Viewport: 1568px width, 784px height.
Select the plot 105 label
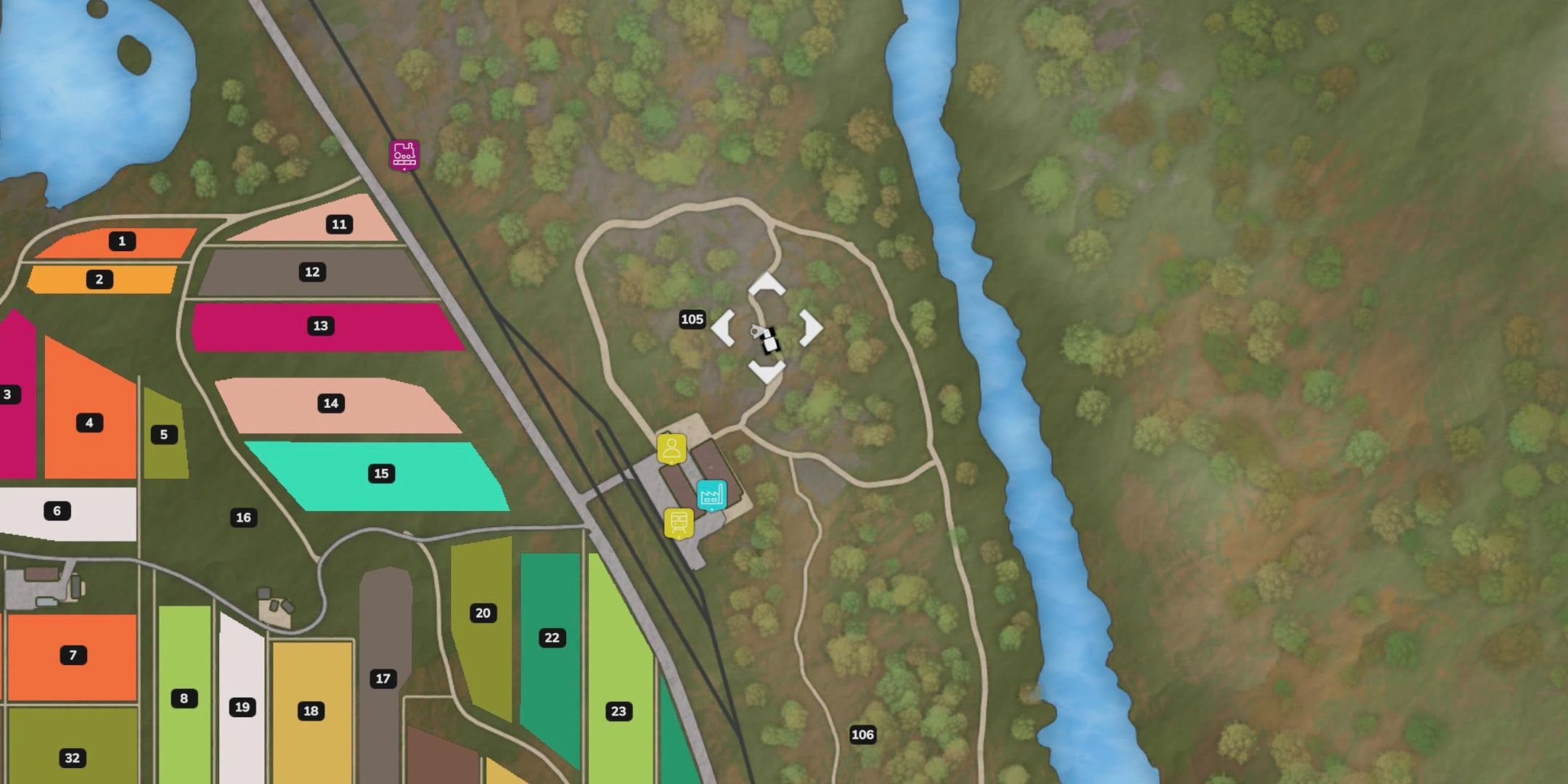tap(692, 319)
